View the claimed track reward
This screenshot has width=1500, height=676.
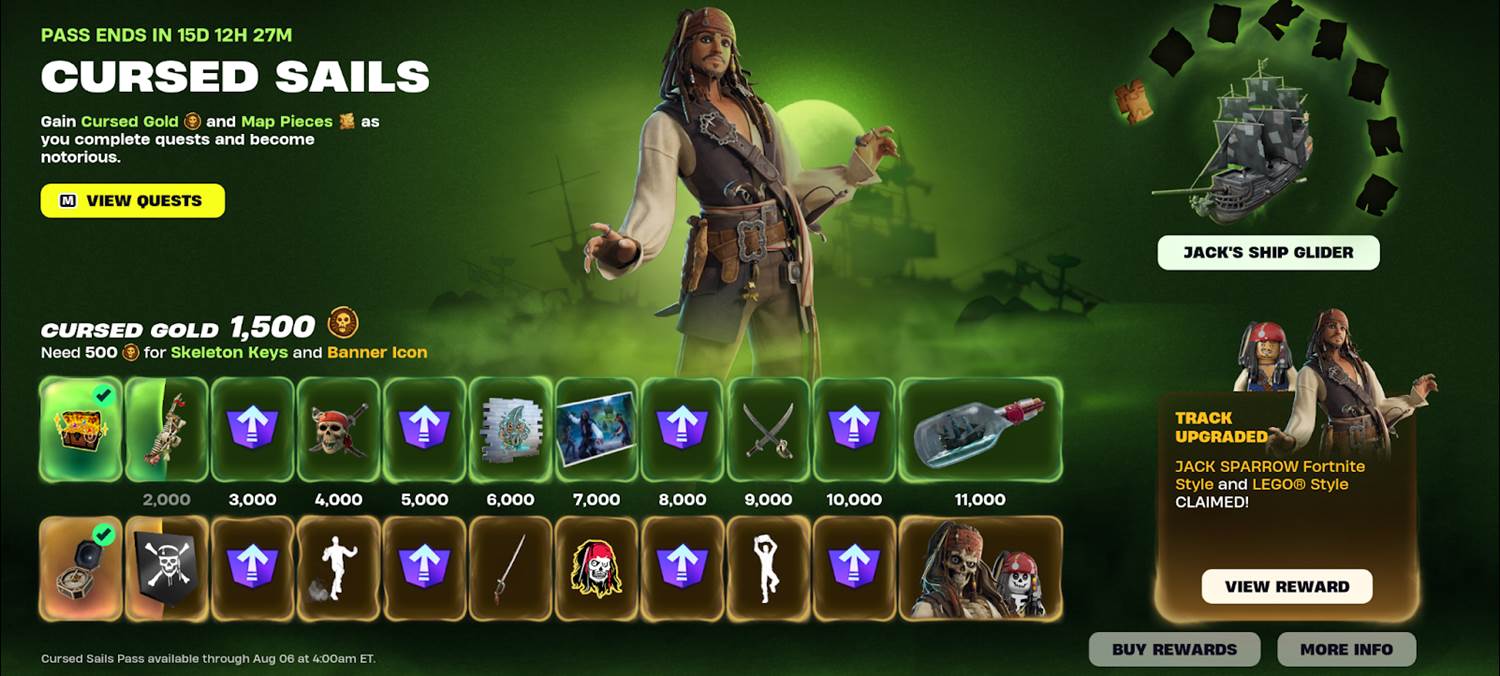tap(1286, 587)
